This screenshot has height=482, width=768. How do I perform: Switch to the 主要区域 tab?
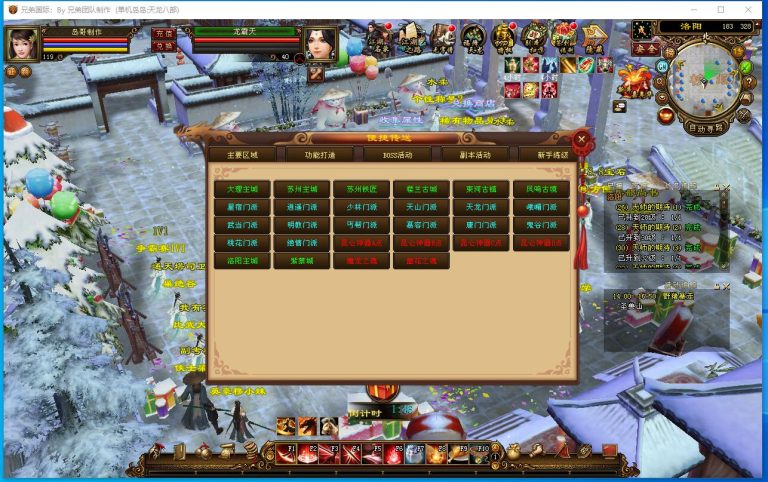point(241,155)
